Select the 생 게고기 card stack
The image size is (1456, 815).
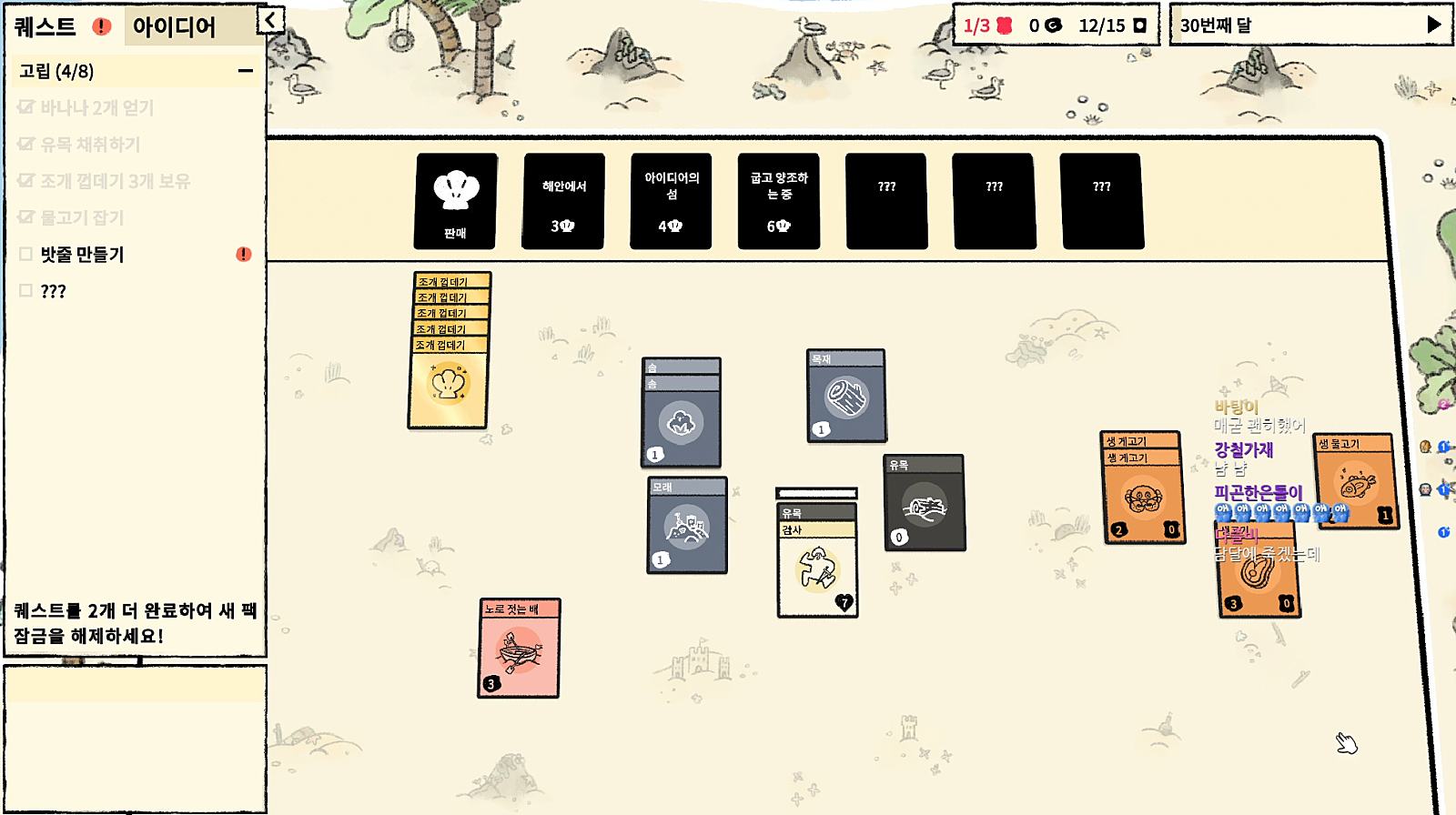click(1143, 497)
